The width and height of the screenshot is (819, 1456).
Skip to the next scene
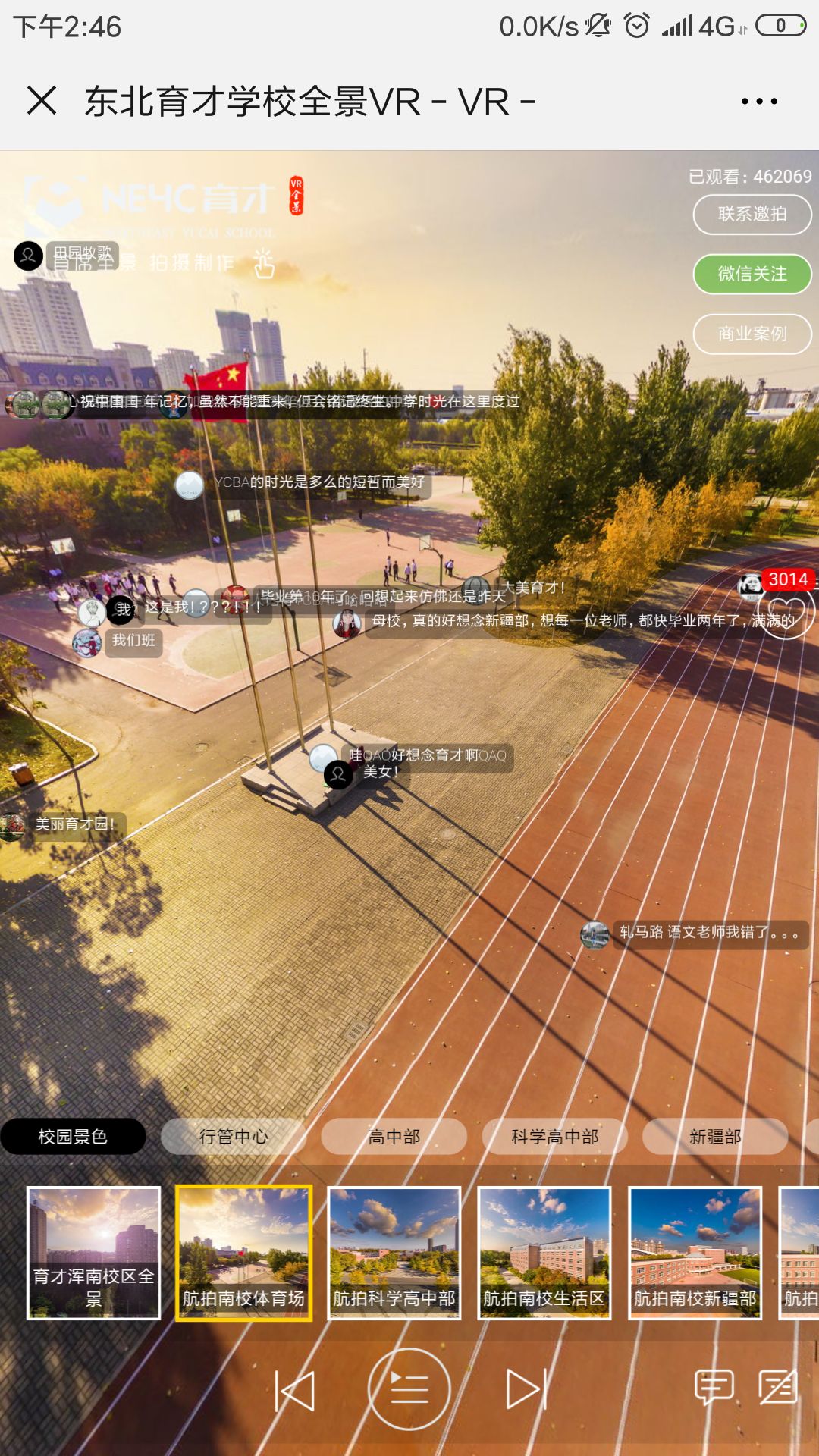click(526, 1390)
